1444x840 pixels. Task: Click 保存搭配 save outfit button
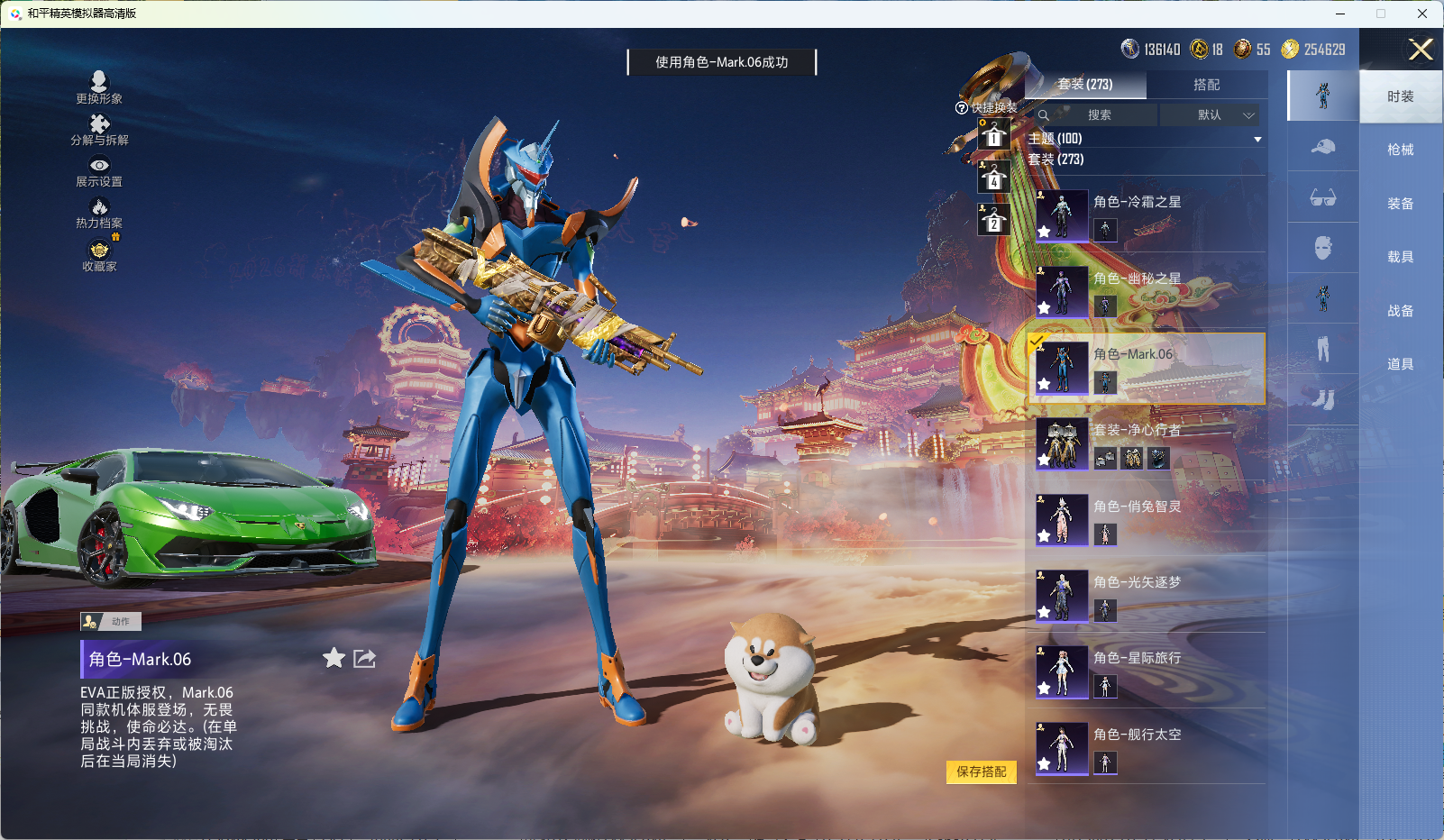[981, 772]
